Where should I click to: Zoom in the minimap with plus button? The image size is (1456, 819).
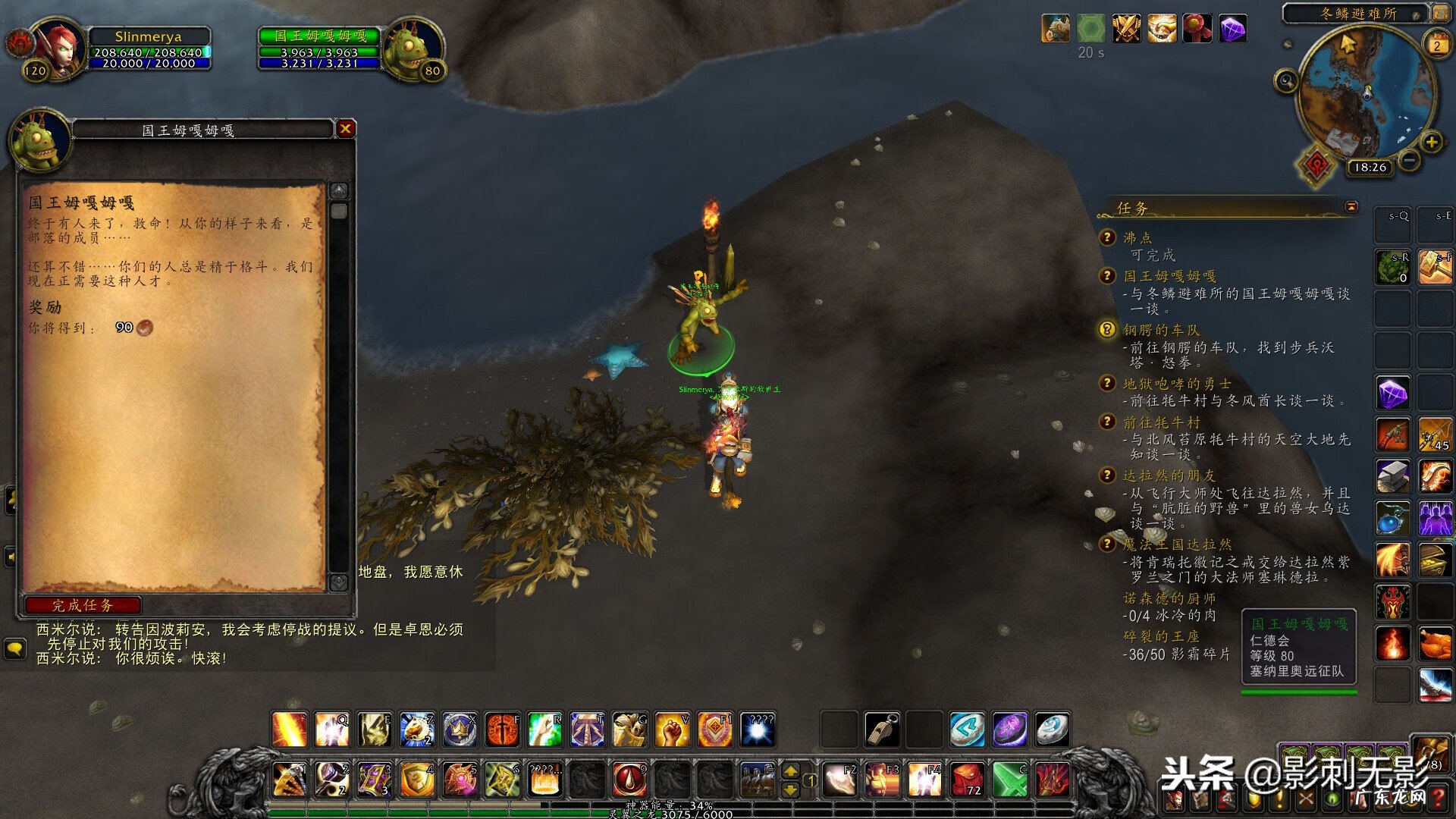[1431, 143]
